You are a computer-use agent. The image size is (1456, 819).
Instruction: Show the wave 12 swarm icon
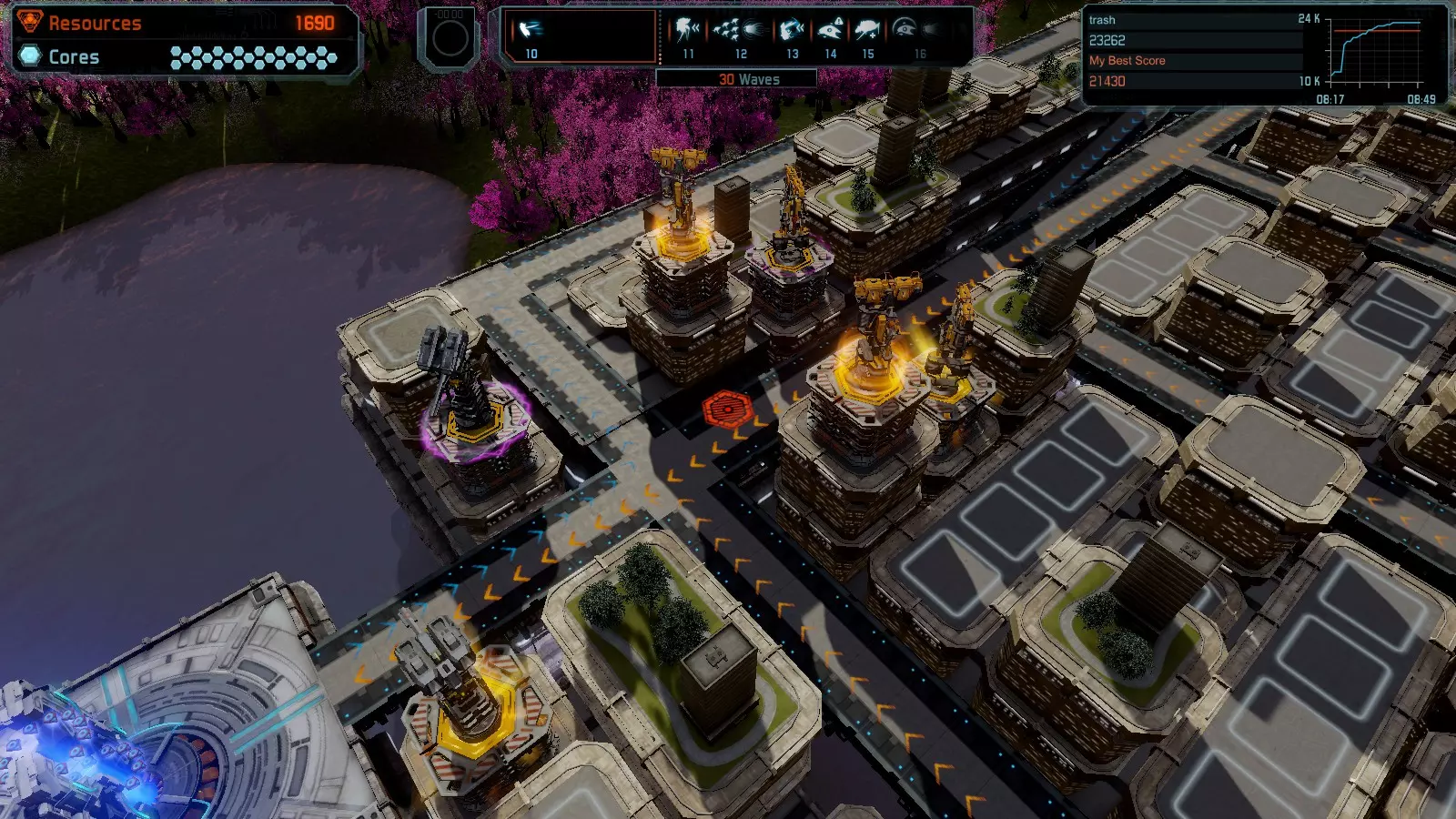click(x=739, y=32)
